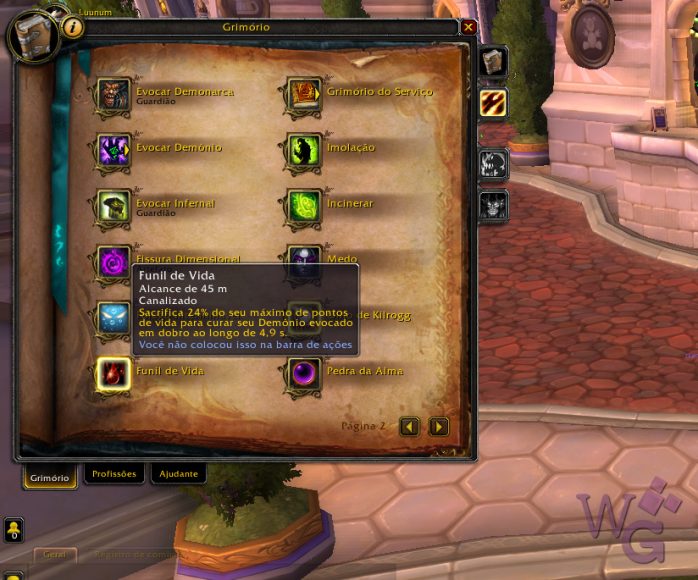The image size is (698, 580).
Task: Choose the Funil de Vida spell icon
Action: [113, 373]
